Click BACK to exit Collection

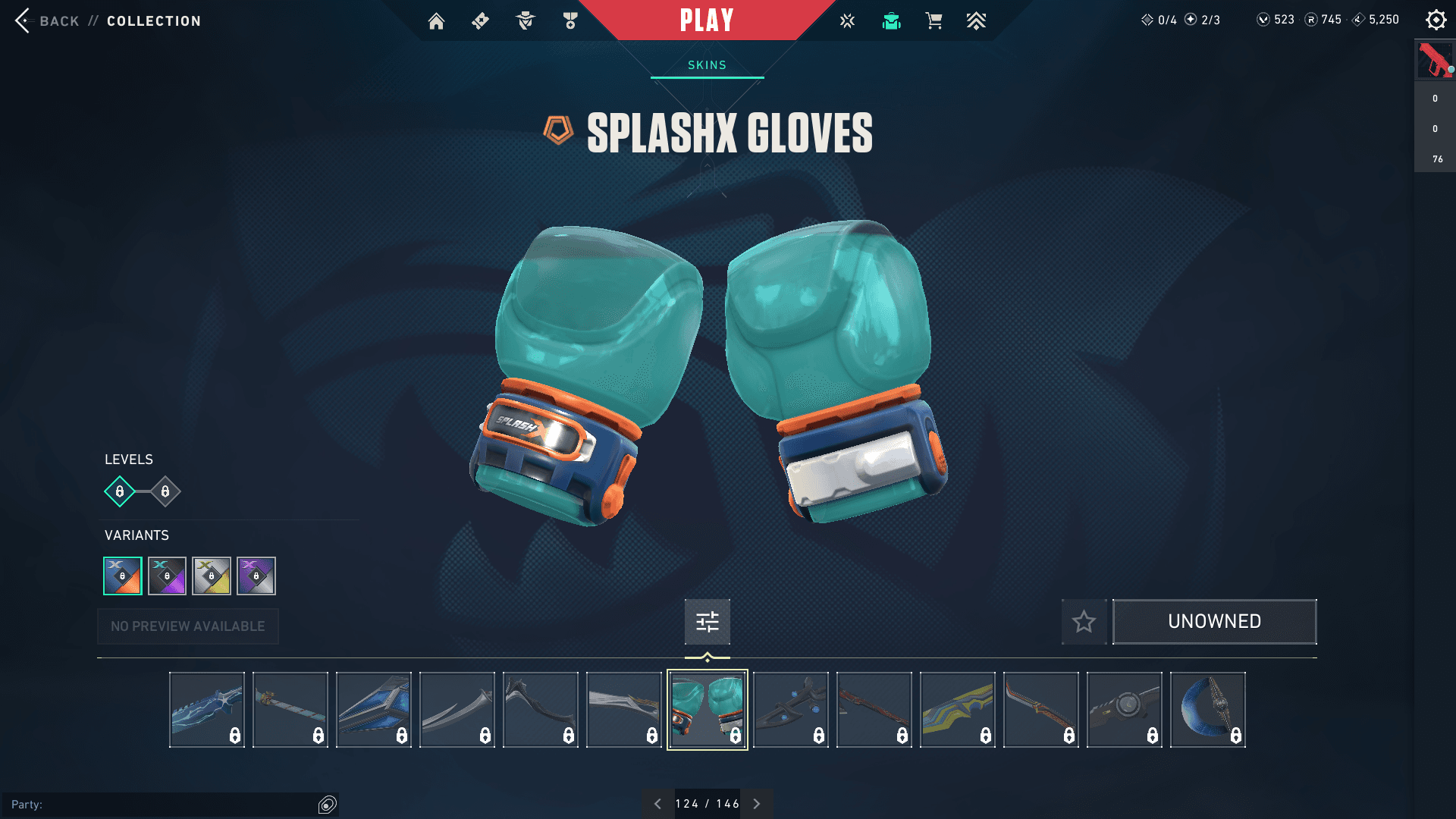coord(58,20)
